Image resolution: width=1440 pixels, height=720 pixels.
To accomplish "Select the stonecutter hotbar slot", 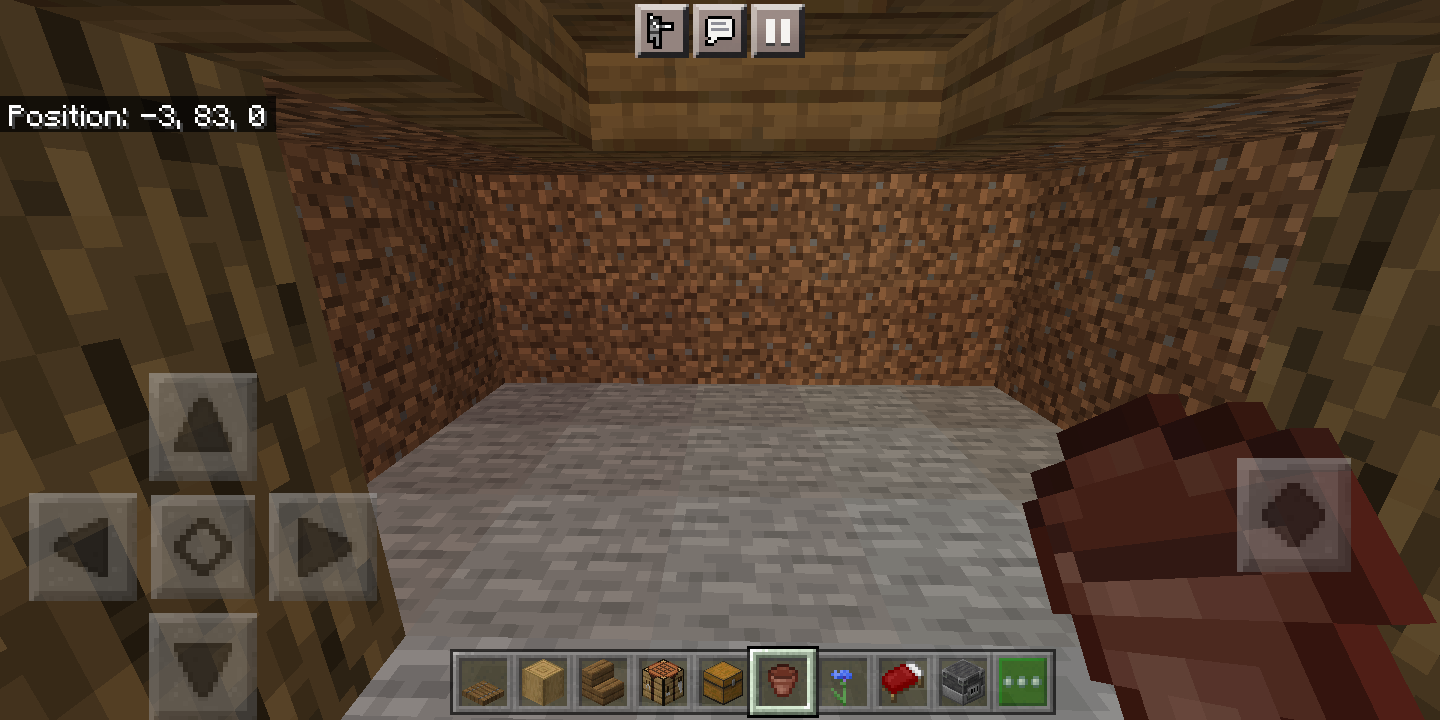I will coord(962,681).
